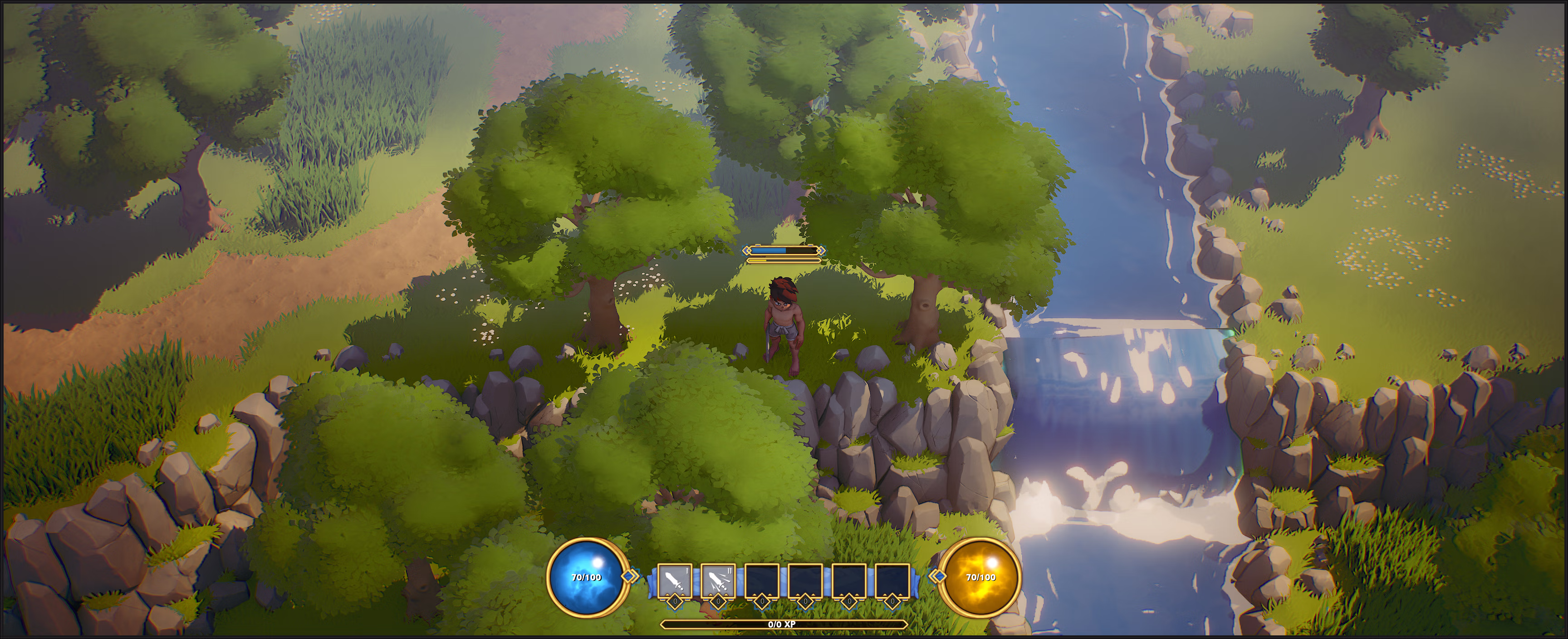The width and height of the screenshot is (1568, 639).
Task: Activate the single sword ability slot I
Action: 675,581
